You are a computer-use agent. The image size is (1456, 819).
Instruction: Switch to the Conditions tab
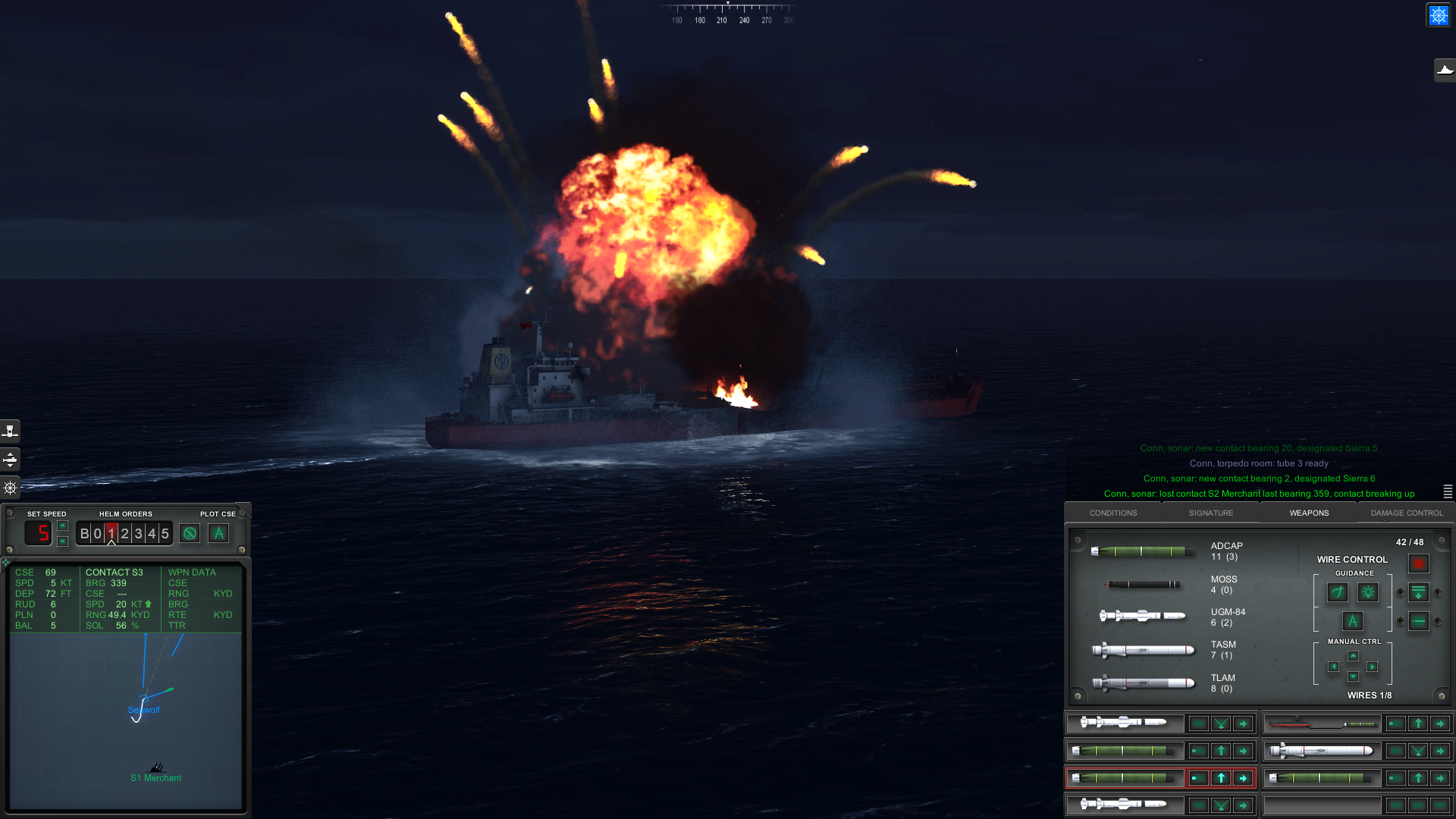[x=1112, y=513]
